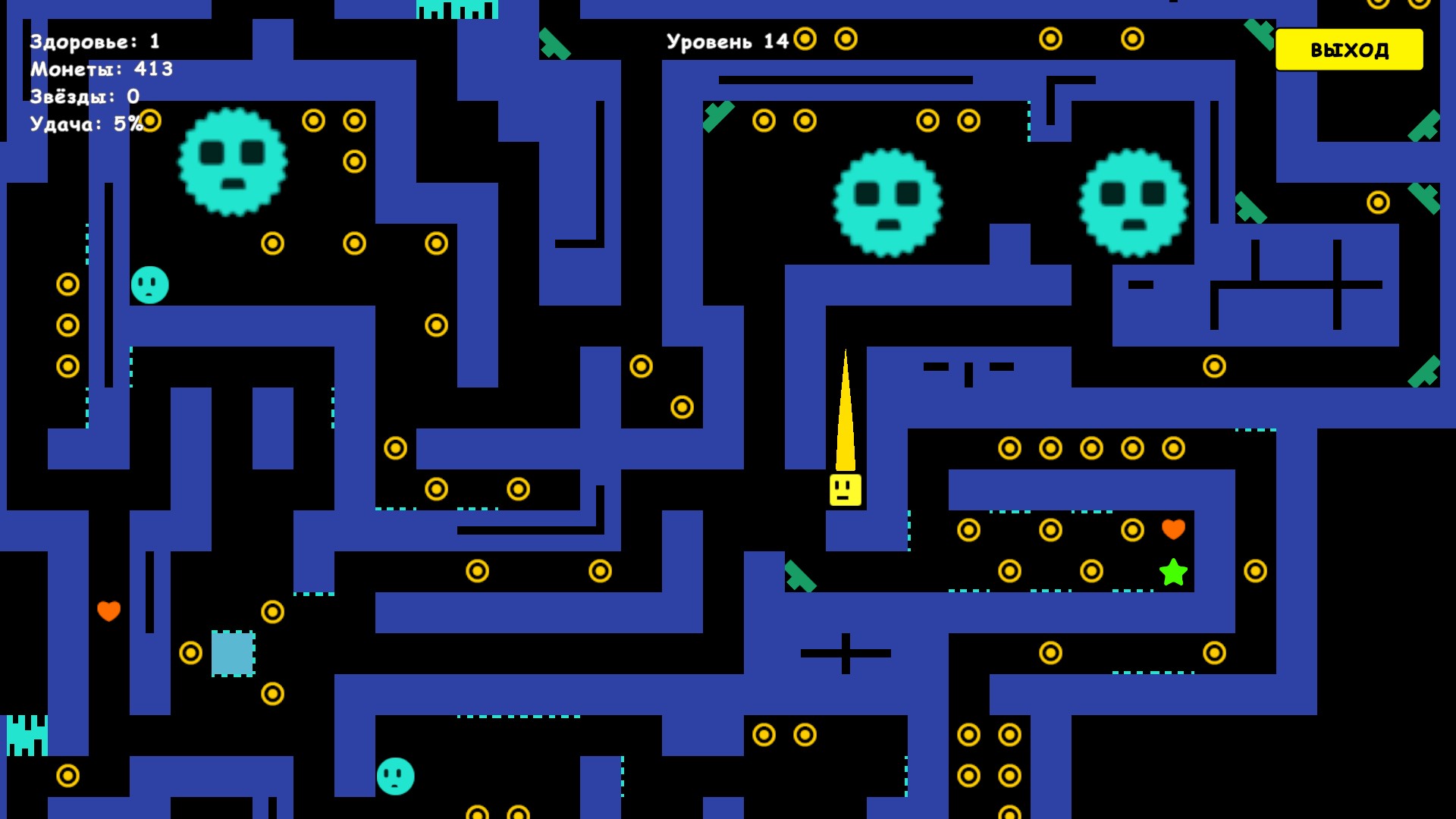Screen dimensions: 1456x819
Task: Select the spiky enemy face on the top-right
Action: [x=1133, y=202]
